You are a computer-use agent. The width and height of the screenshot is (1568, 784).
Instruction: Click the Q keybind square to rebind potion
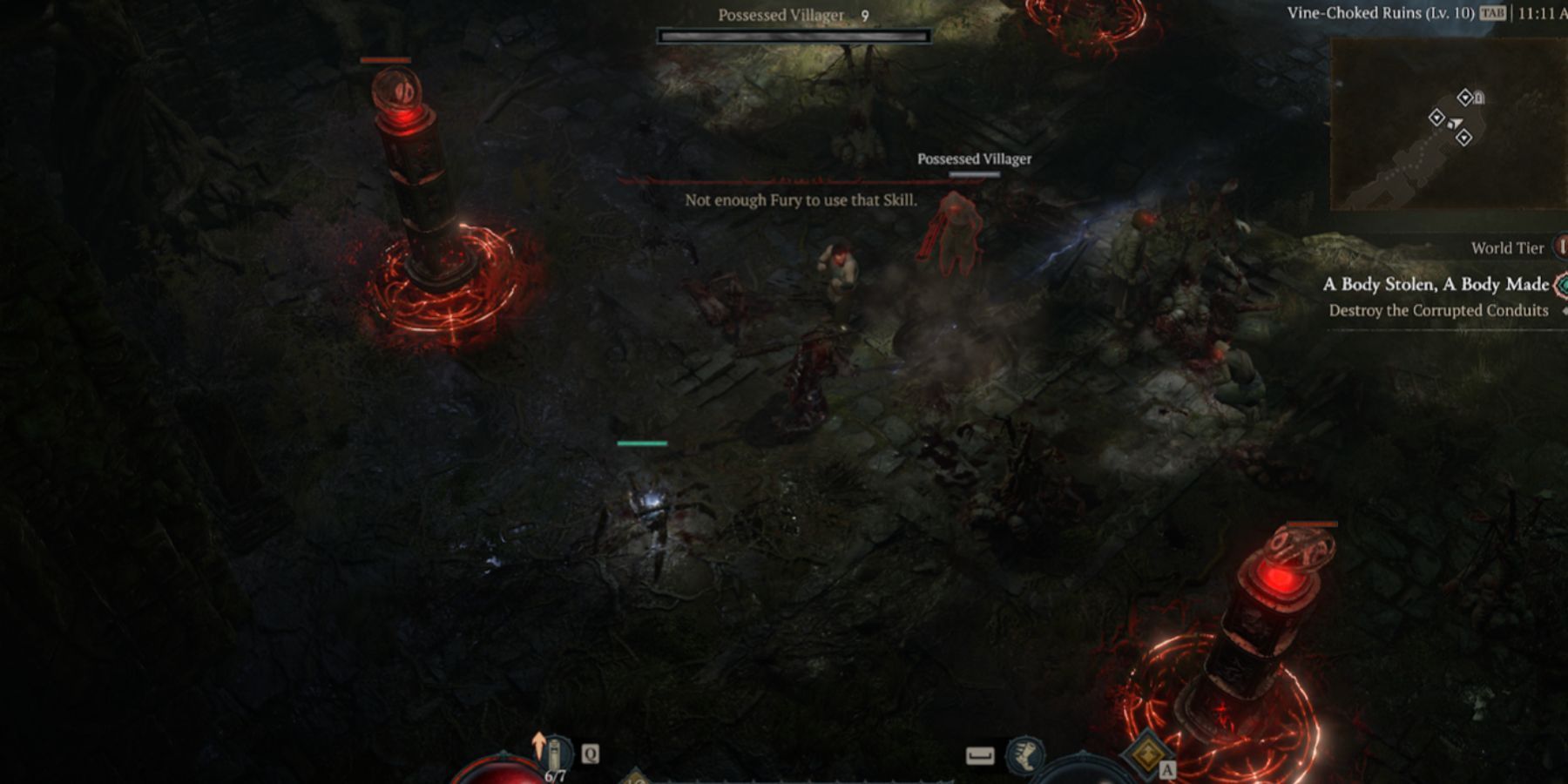pos(591,753)
